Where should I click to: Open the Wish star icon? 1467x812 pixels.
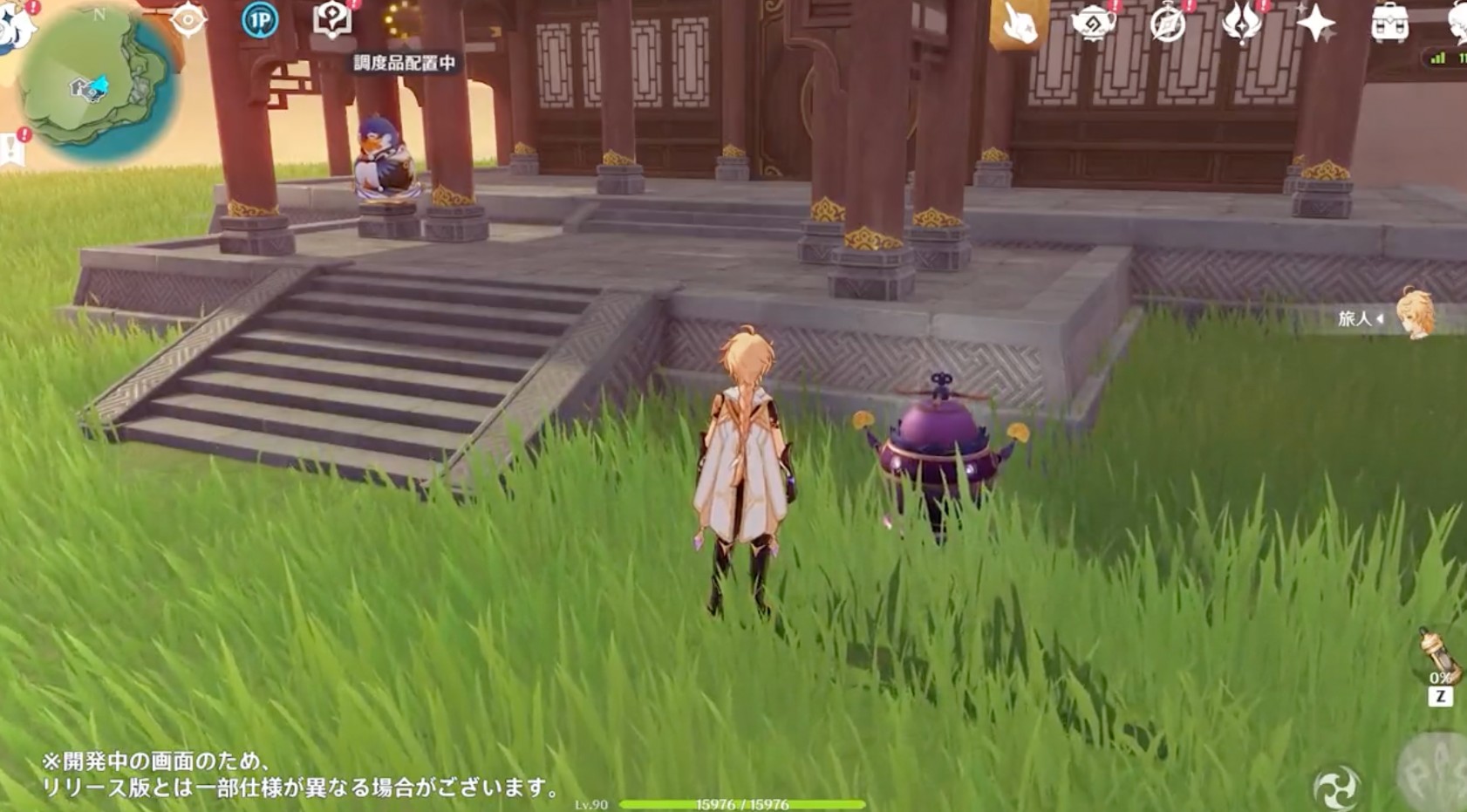(1317, 24)
